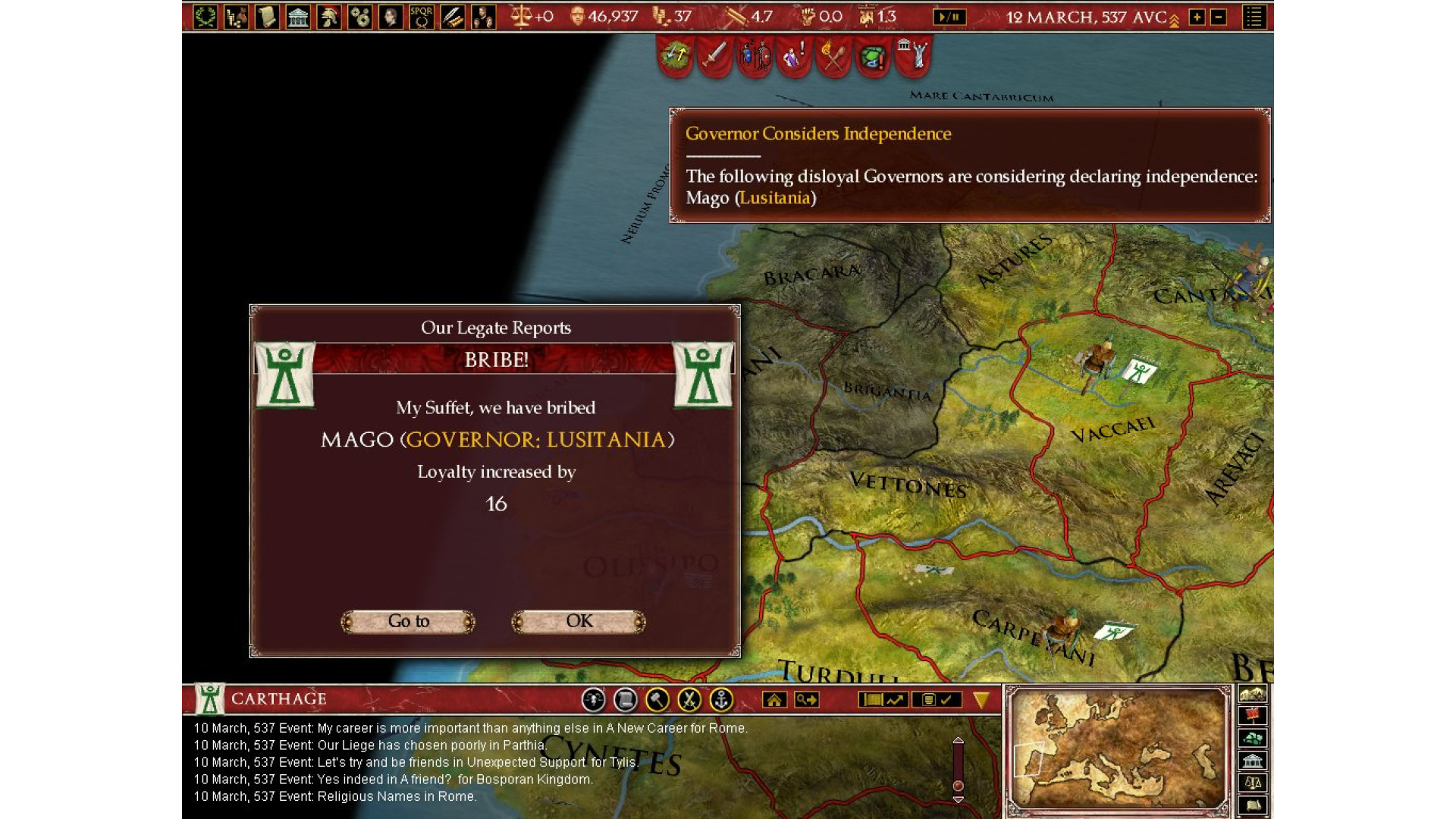Click the Lusitania link in governor notice

tap(774, 198)
